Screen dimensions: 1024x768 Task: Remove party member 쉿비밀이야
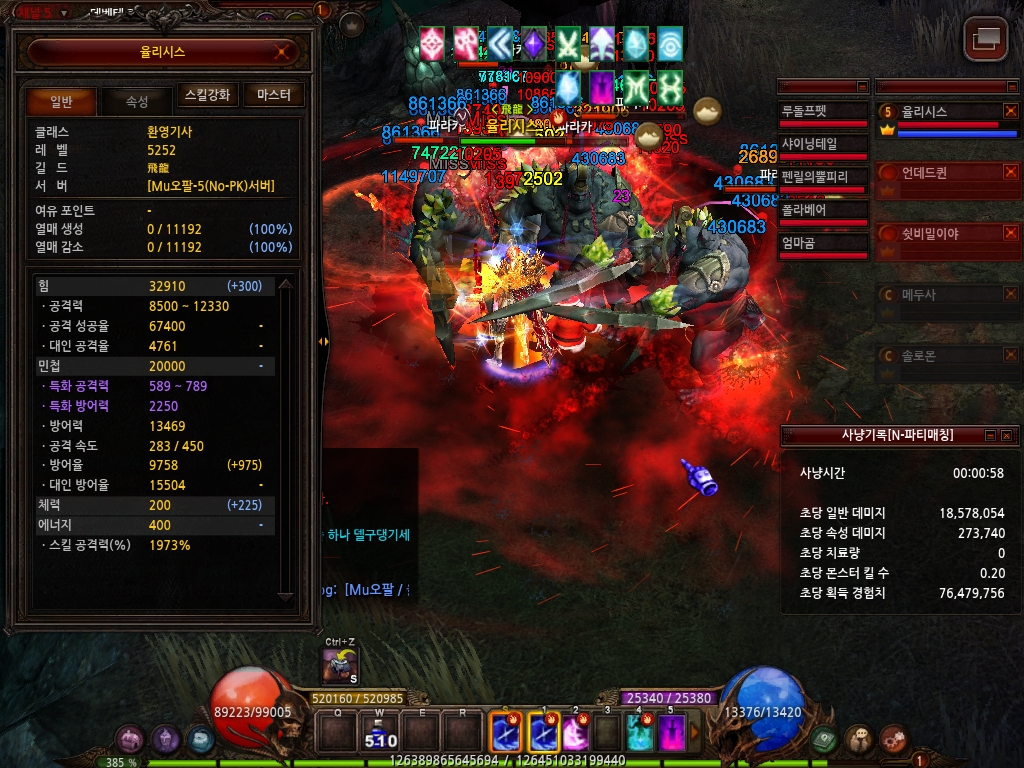coord(1010,233)
